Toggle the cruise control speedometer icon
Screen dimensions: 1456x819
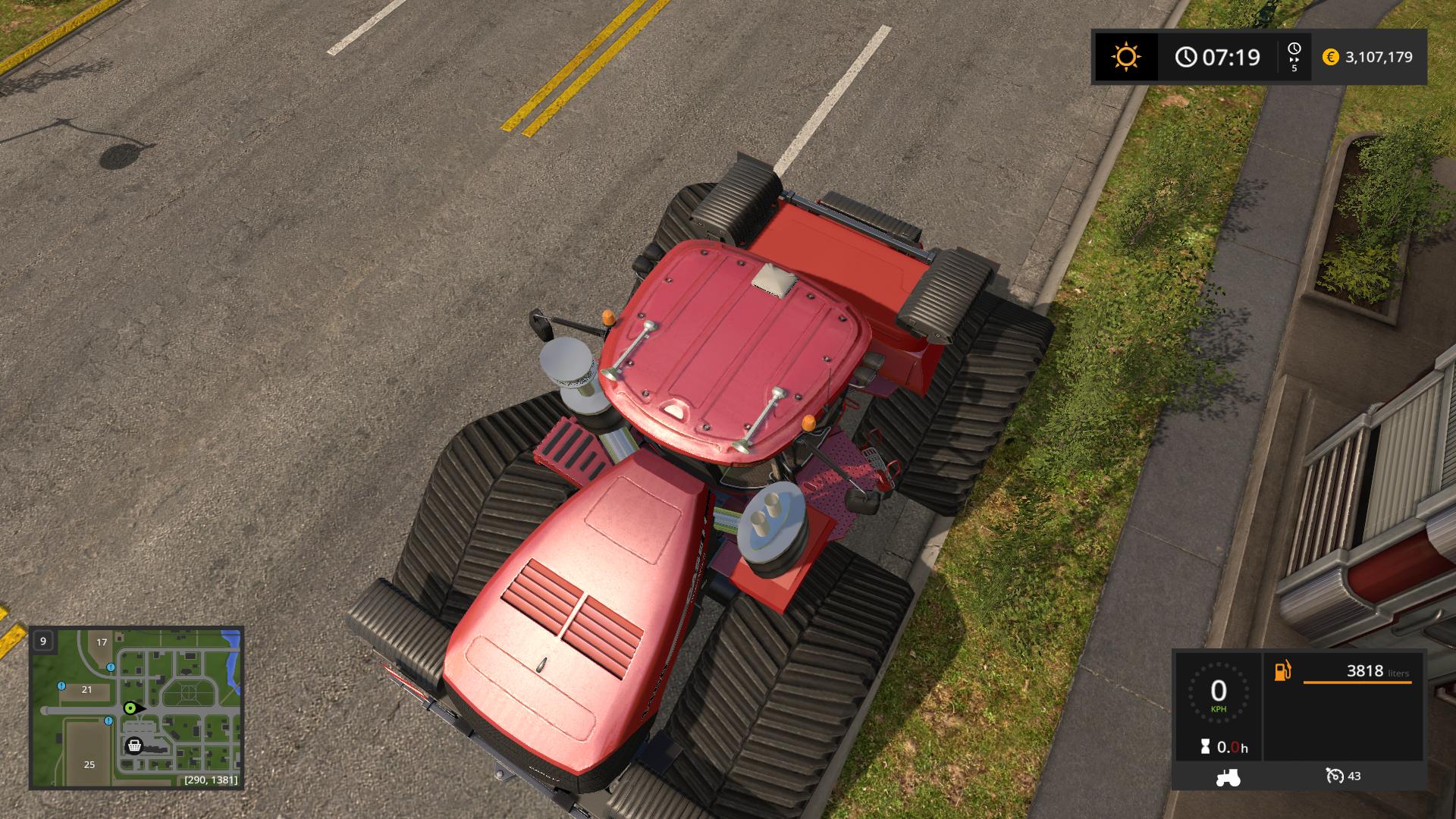[x=1335, y=776]
